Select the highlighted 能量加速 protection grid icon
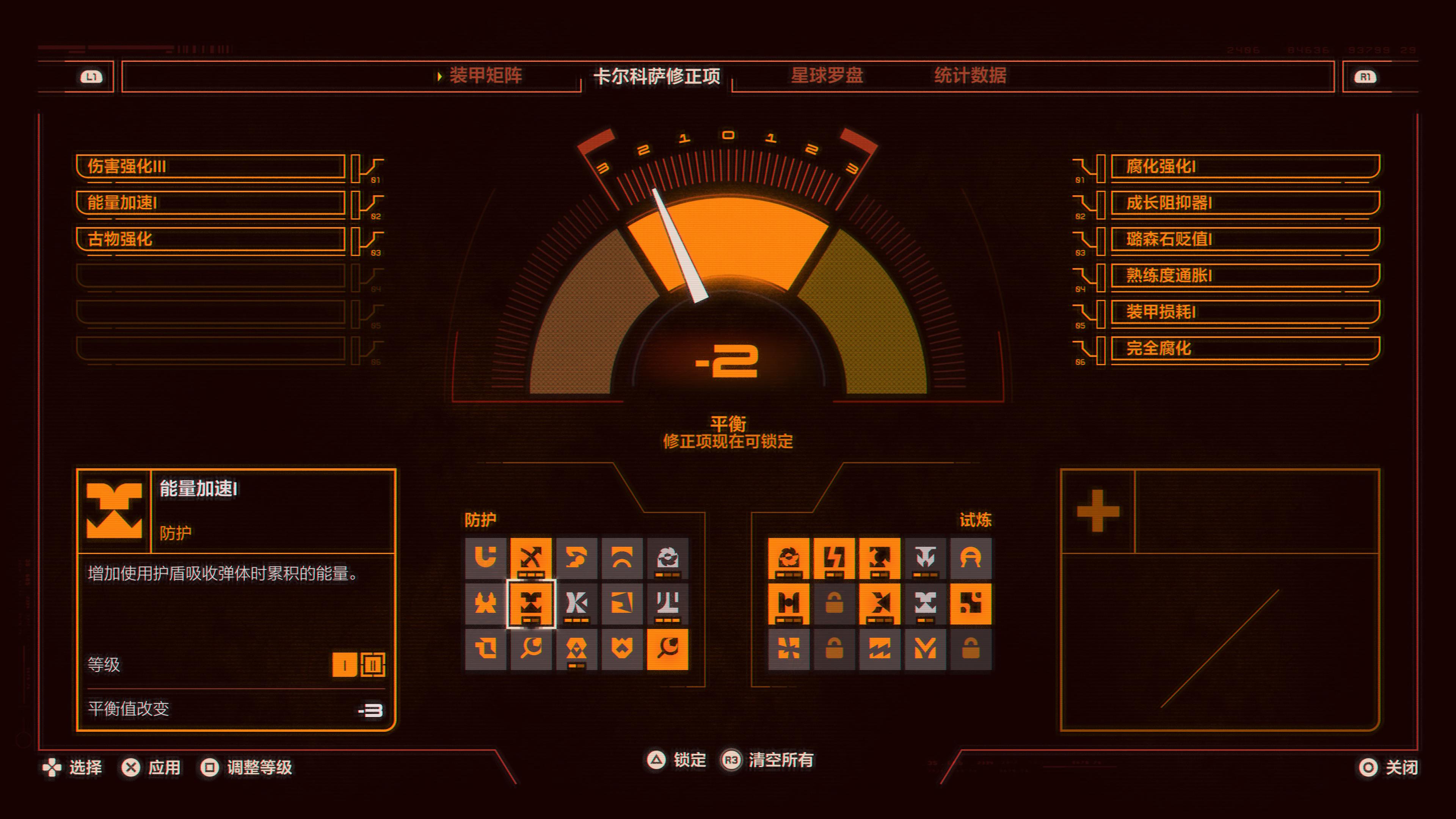 [531, 603]
